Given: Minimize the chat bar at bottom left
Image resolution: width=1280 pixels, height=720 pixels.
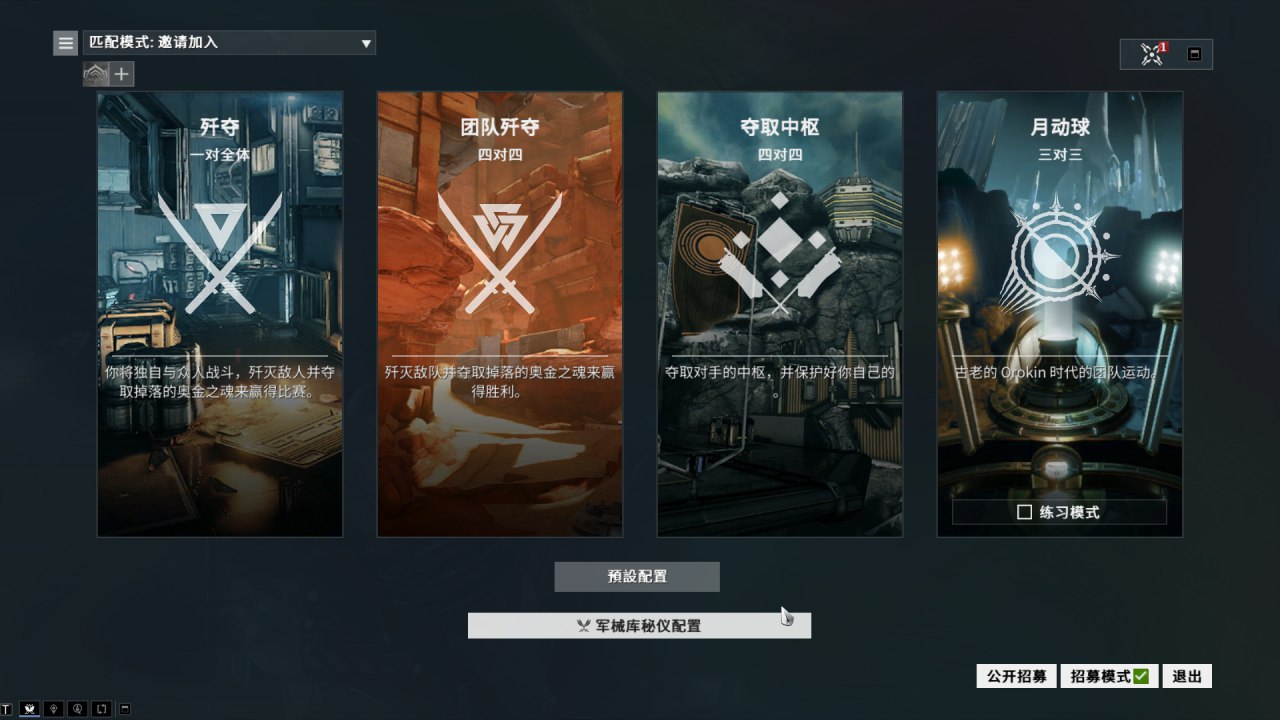Looking at the screenshot, I should click(125, 709).
